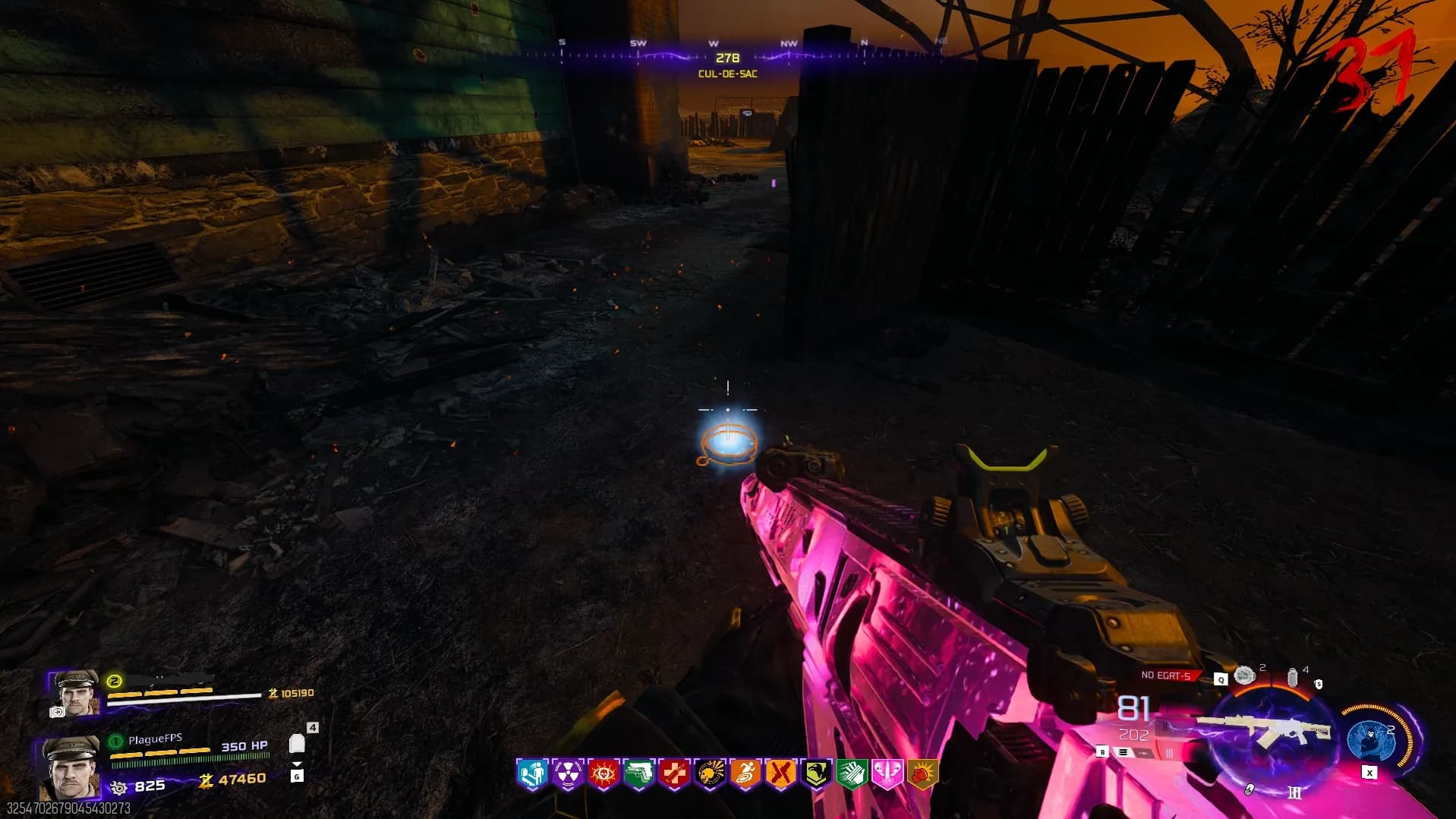Screen dimensions: 1456x819
Task: Click the compass bar showing Cul-De-Sac
Action: click(x=726, y=57)
